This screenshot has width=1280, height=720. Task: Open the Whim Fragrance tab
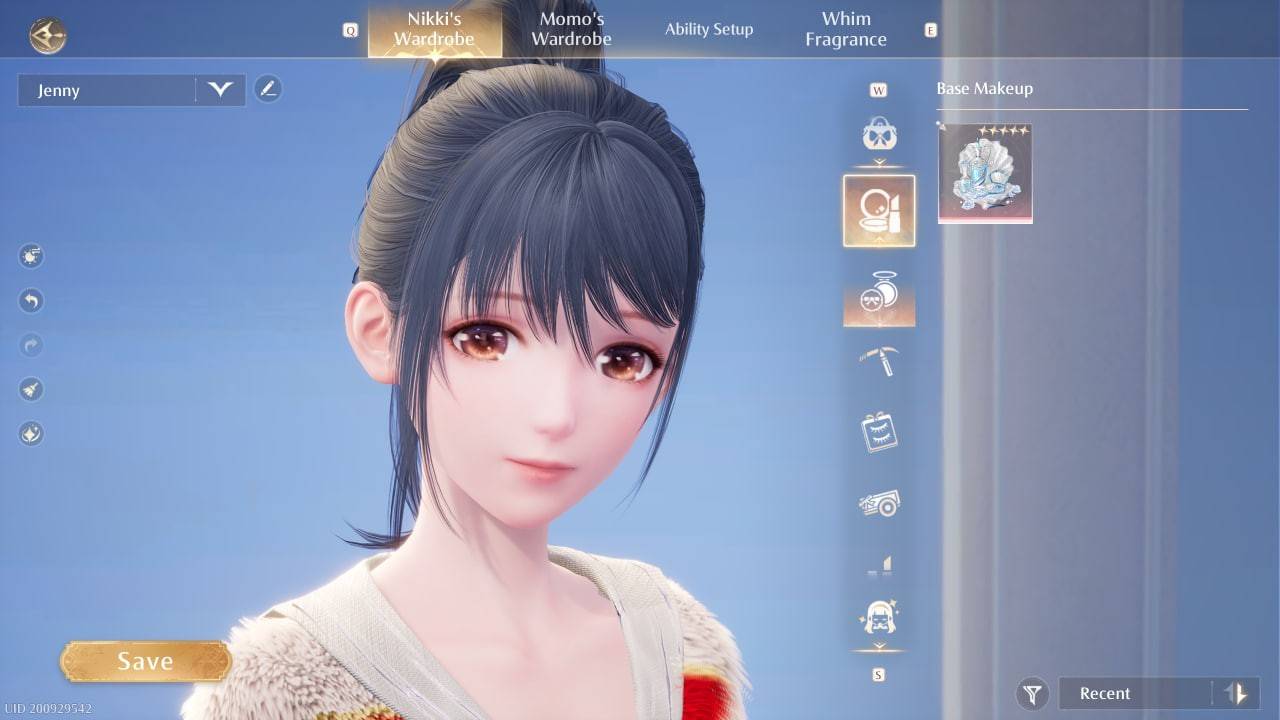tap(846, 29)
